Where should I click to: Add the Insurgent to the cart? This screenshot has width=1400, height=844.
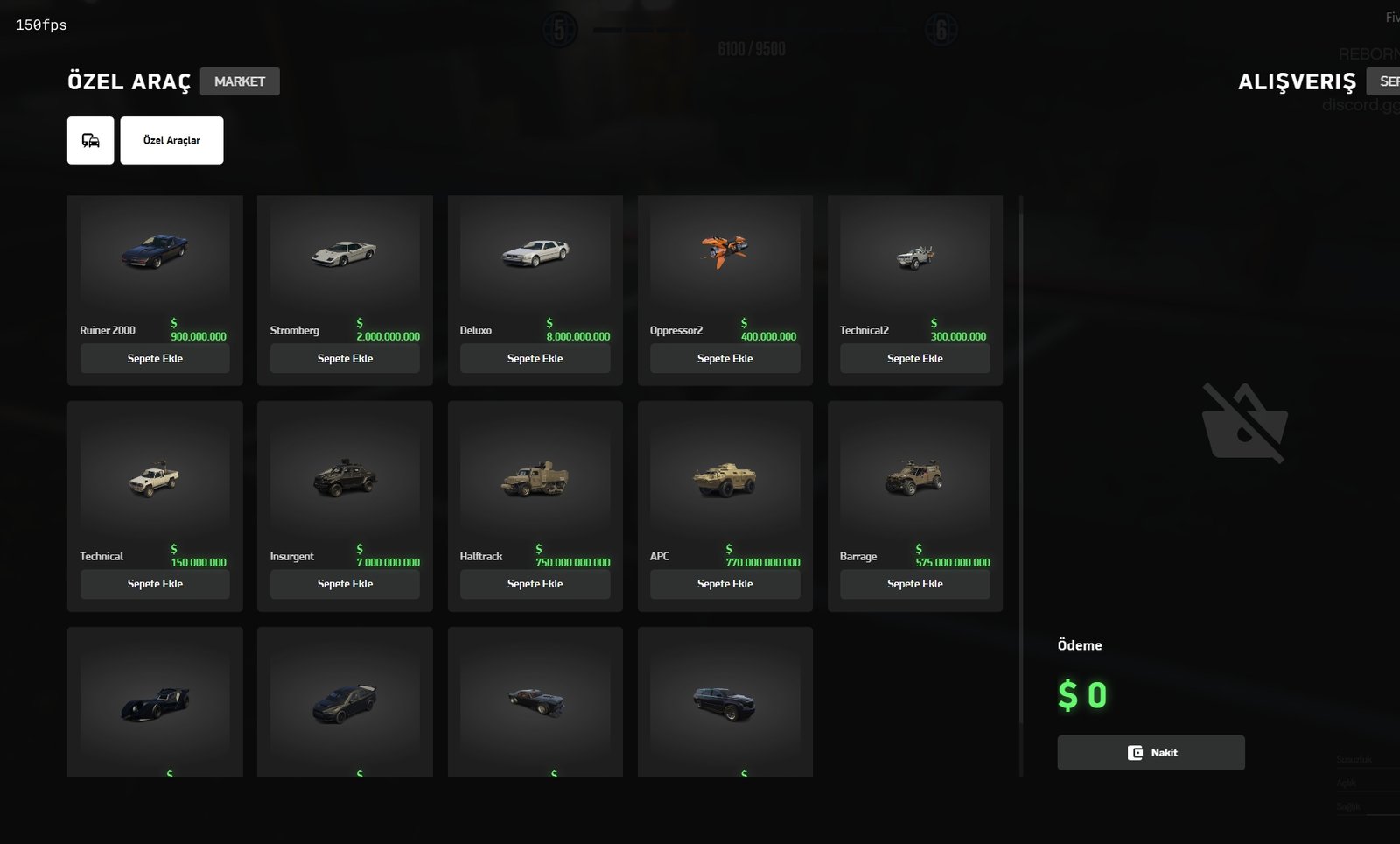point(345,584)
